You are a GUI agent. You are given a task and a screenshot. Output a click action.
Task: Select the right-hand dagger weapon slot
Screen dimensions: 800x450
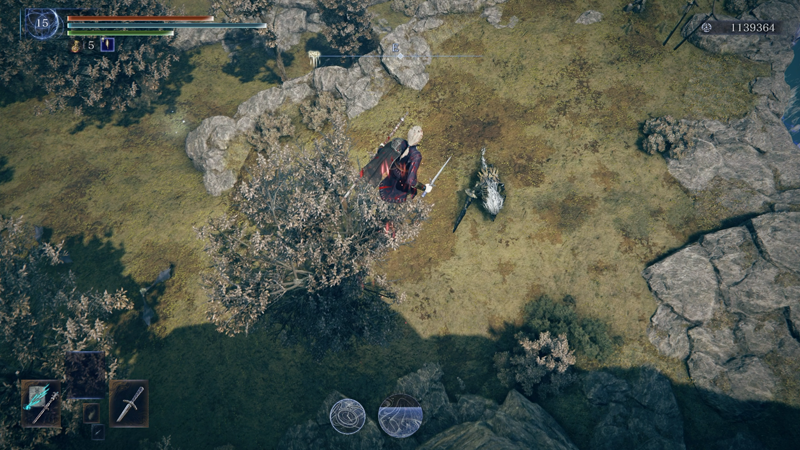click(x=129, y=403)
